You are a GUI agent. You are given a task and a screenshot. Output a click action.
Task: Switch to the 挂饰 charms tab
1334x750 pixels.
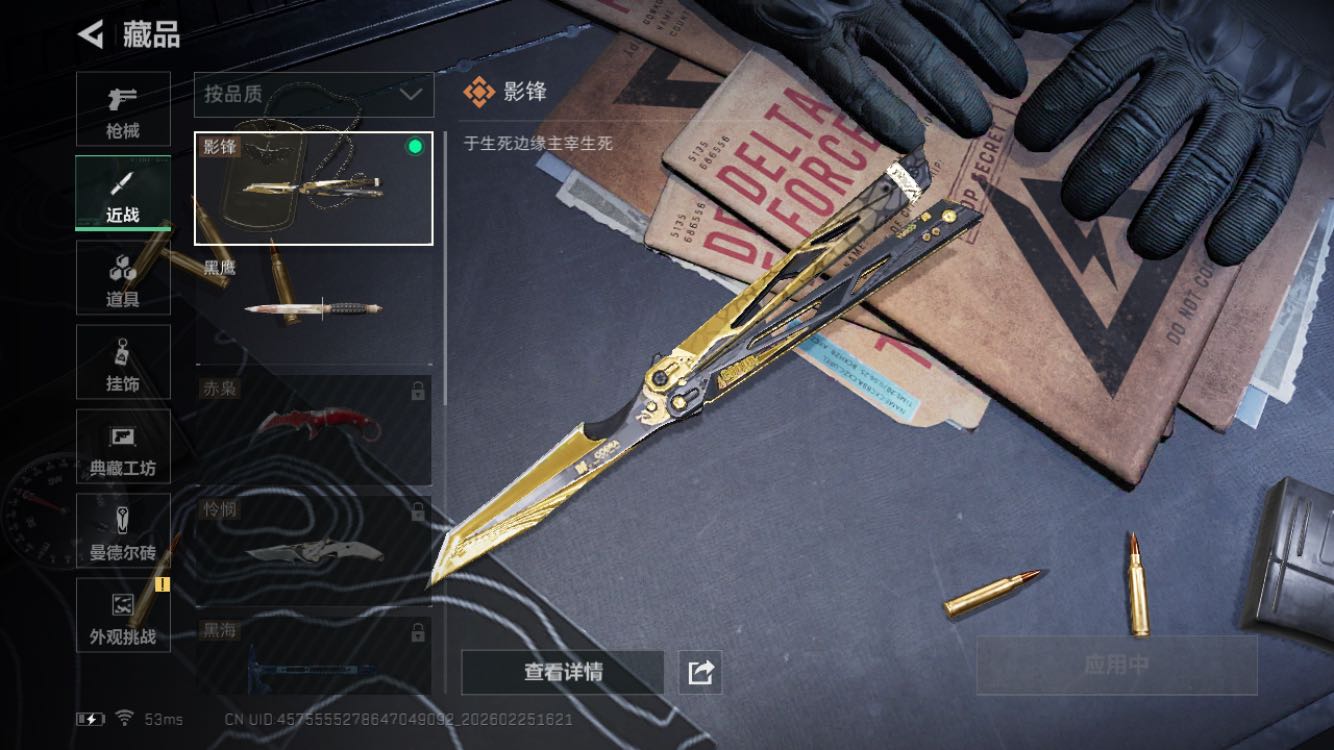(123, 362)
